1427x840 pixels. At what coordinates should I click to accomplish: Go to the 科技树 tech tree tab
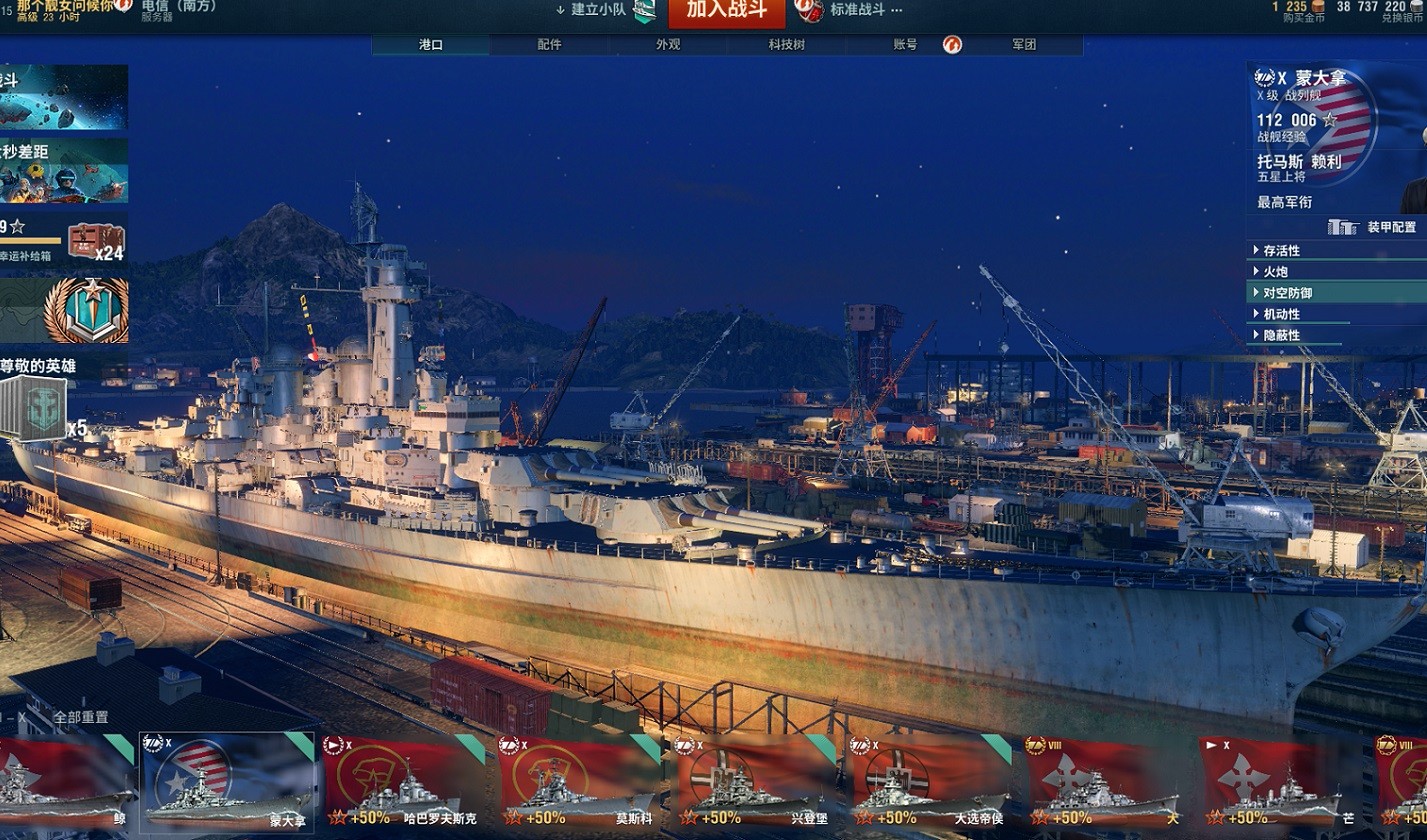click(786, 45)
